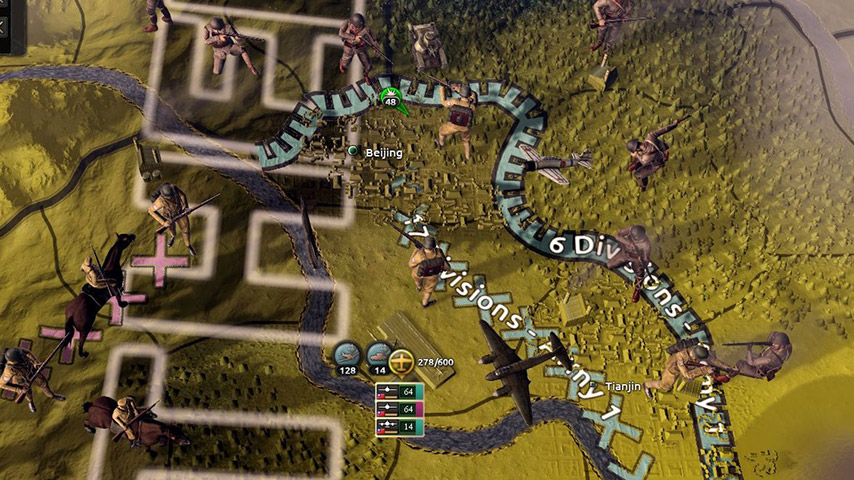The width and height of the screenshot is (854, 480).
Task: Select the 64-plane air wing with teal strip
Action: click(400, 392)
